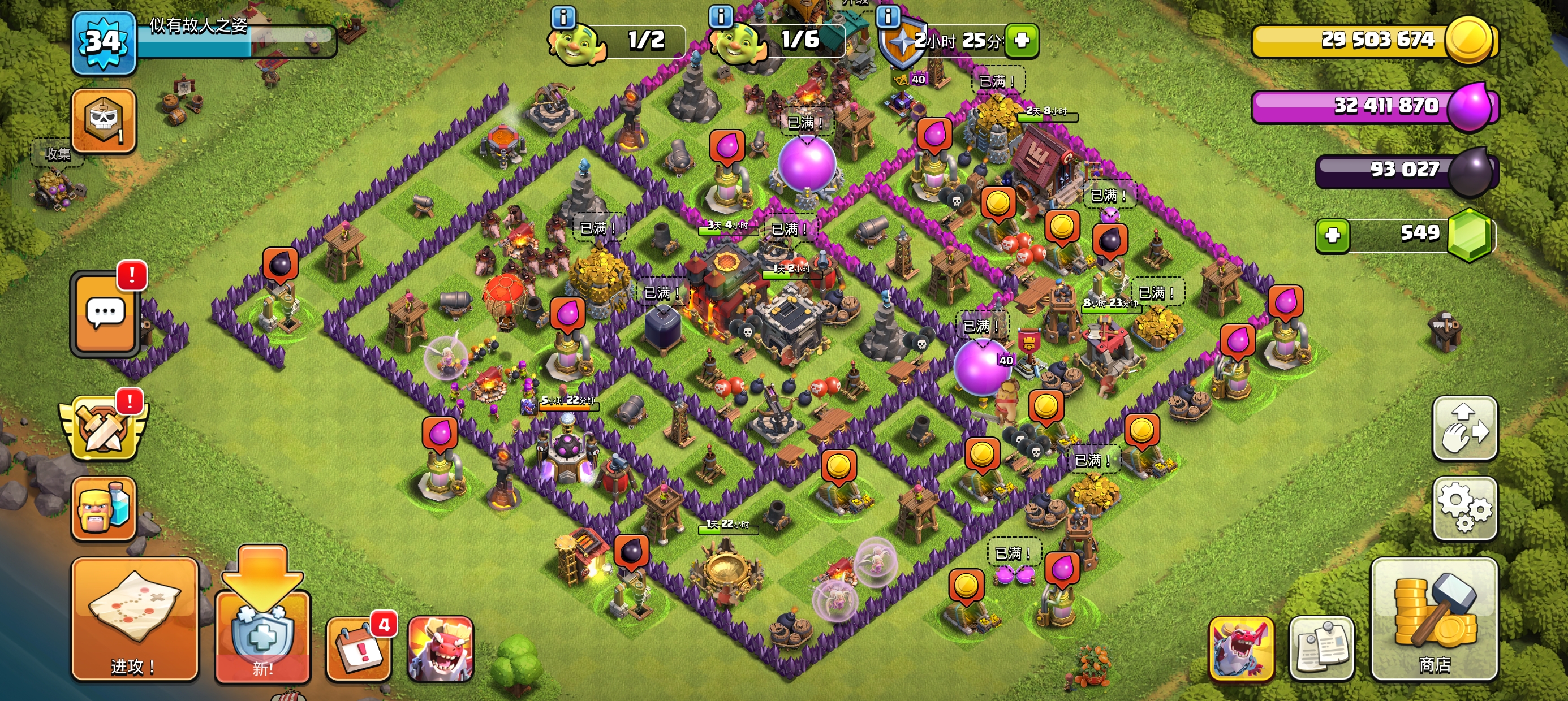The width and height of the screenshot is (1568, 701).
Task: Collect resources from the loot cart (收集)
Action: (56, 183)
